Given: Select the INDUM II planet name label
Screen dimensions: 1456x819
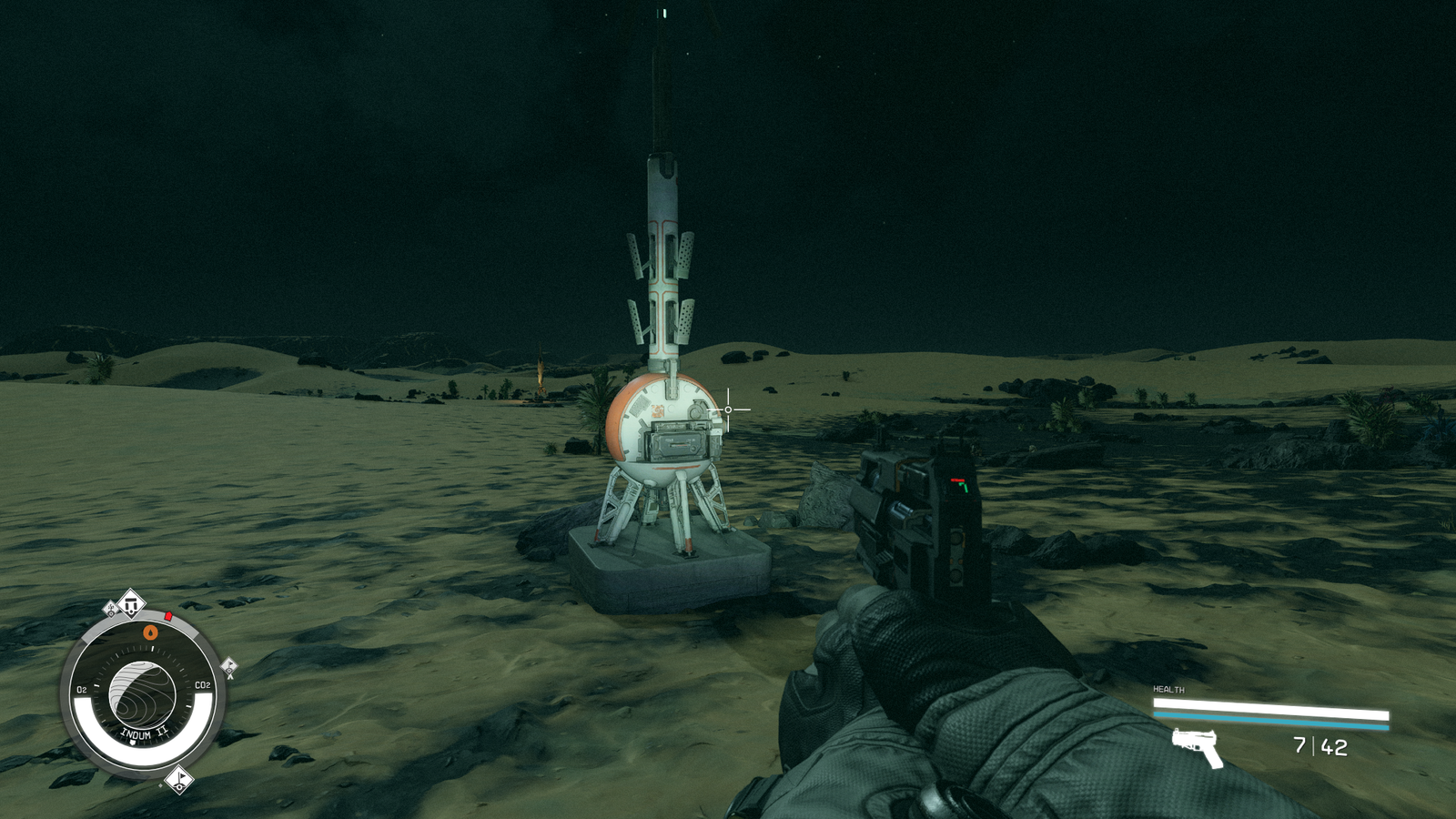Looking at the screenshot, I should (x=144, y=733).
